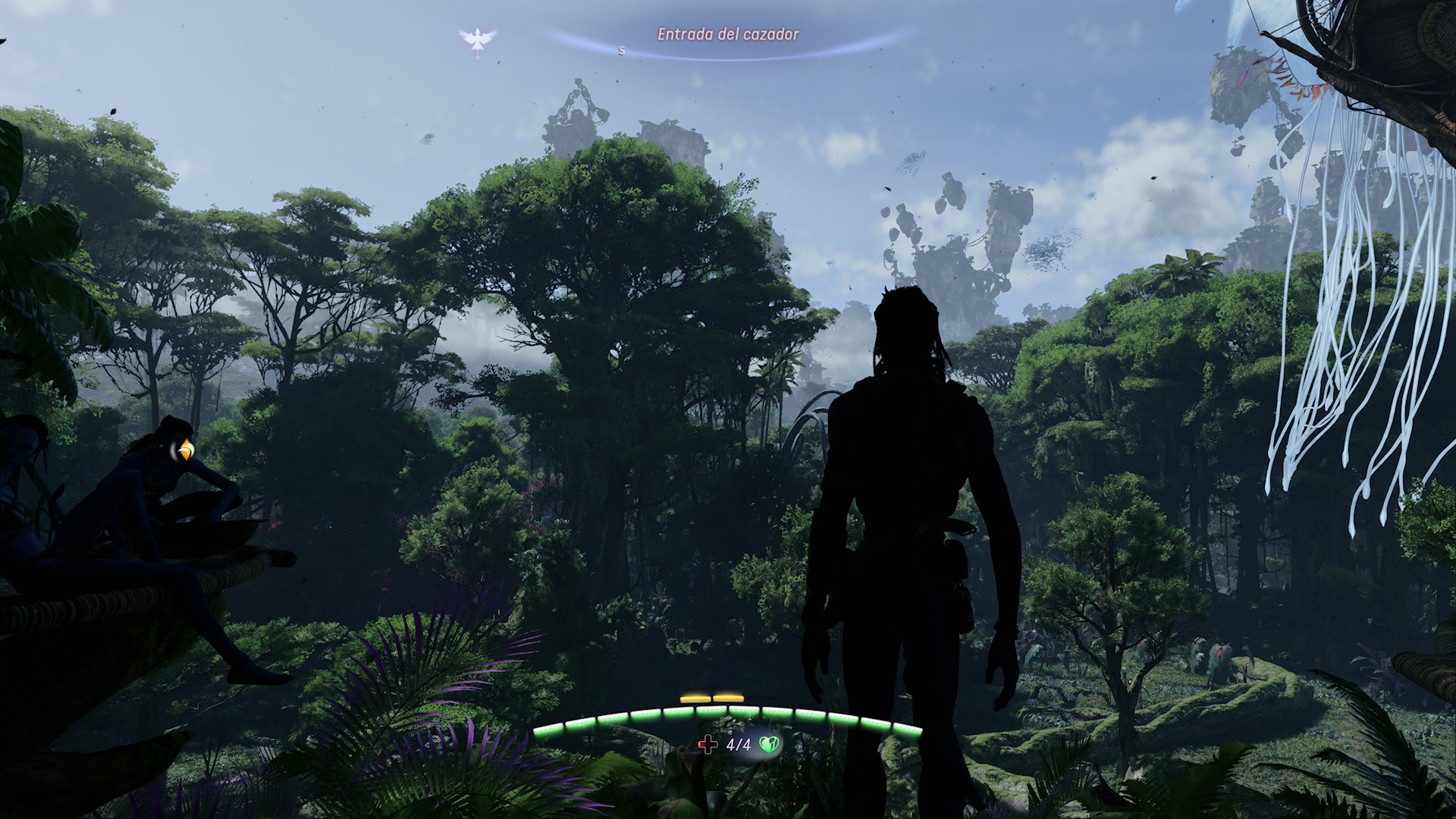Click the red cross healing icon

pyautogui.click(x=708, y=745)
